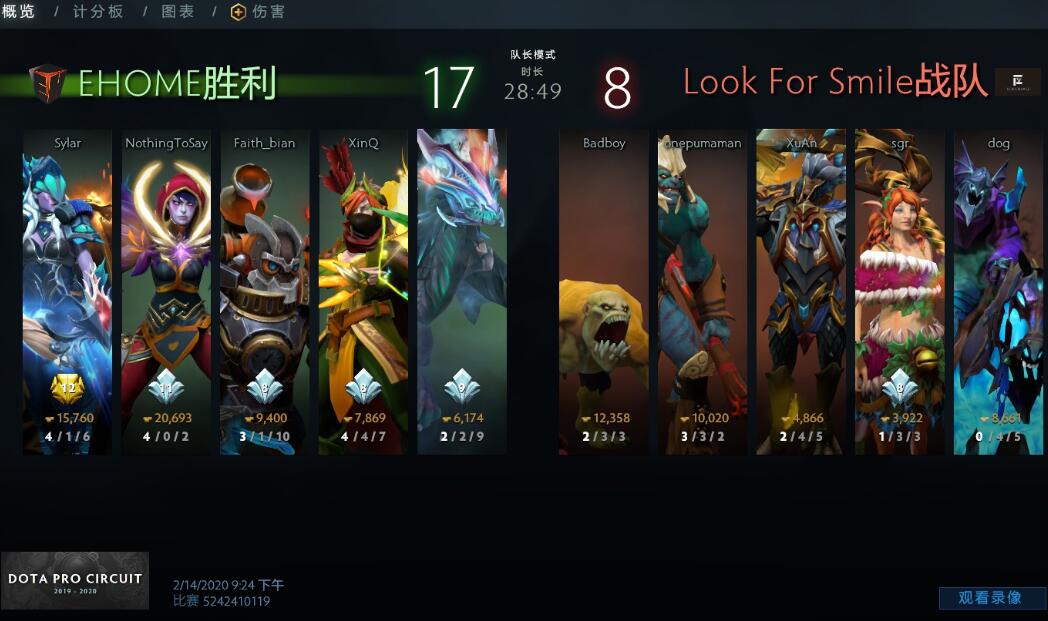The height and width of the screenshot is (621, 1048).
Task: Choose NothingToSay's player card
Action: pos(166,291)
